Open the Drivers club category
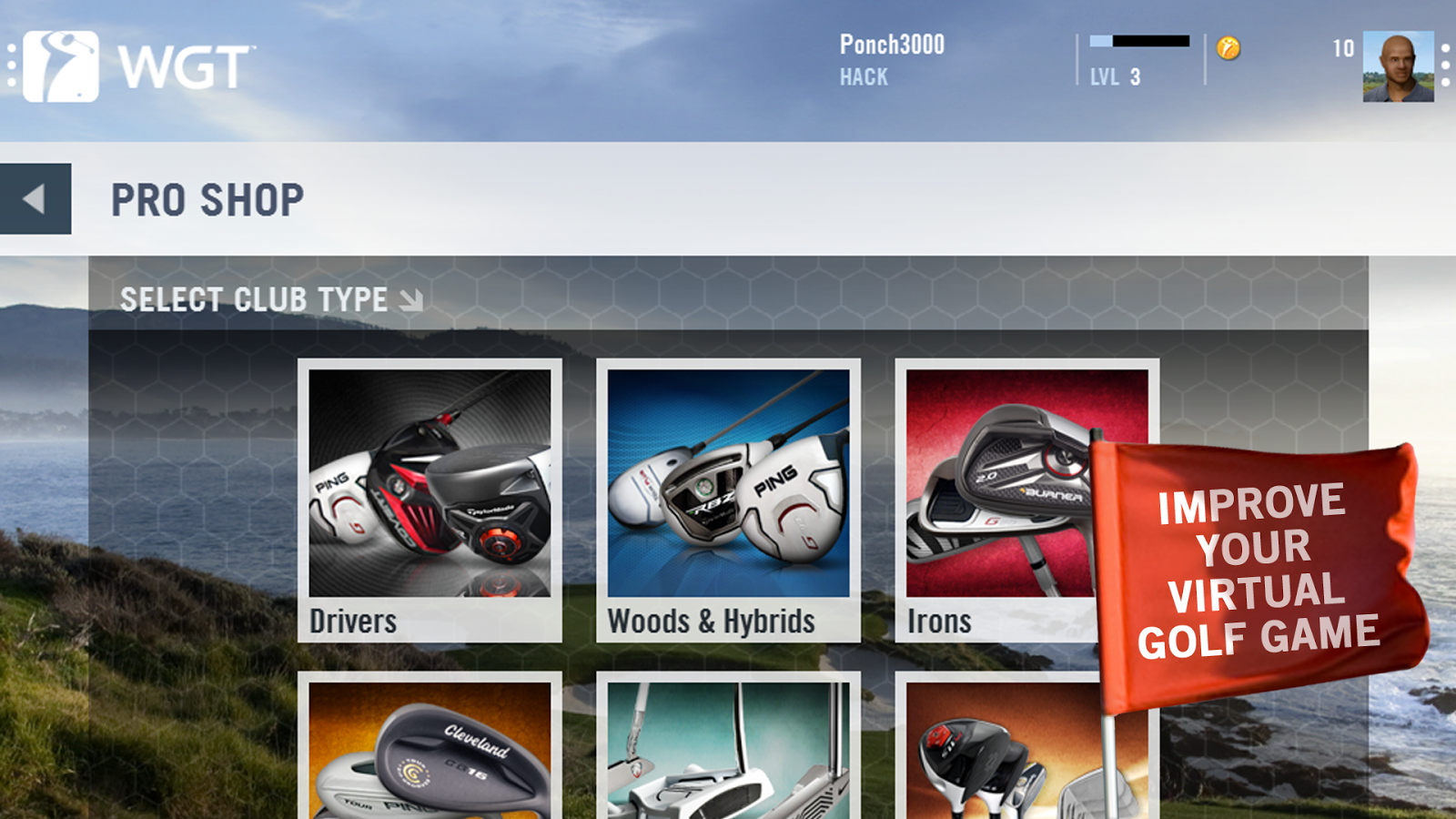1456x819 pixels. click(x=430, y=500)
